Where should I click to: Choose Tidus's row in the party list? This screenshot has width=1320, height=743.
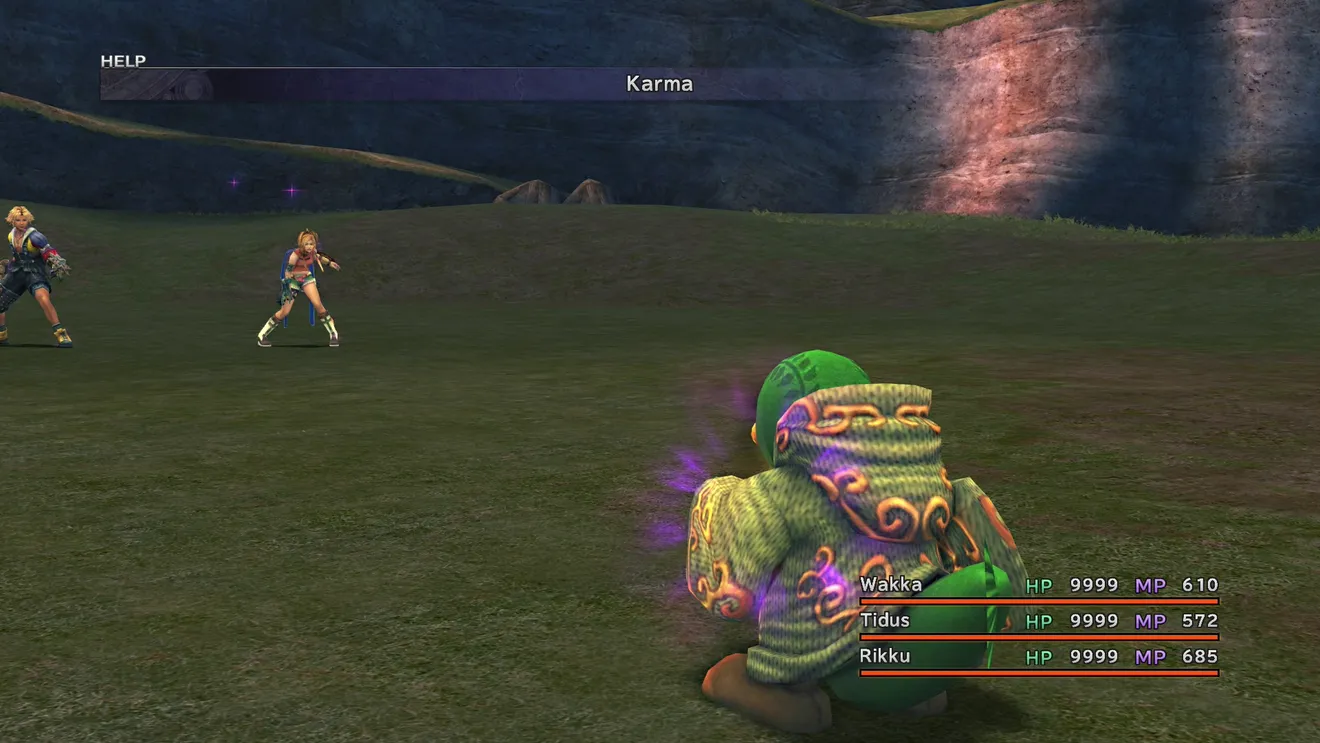(885, 621)
